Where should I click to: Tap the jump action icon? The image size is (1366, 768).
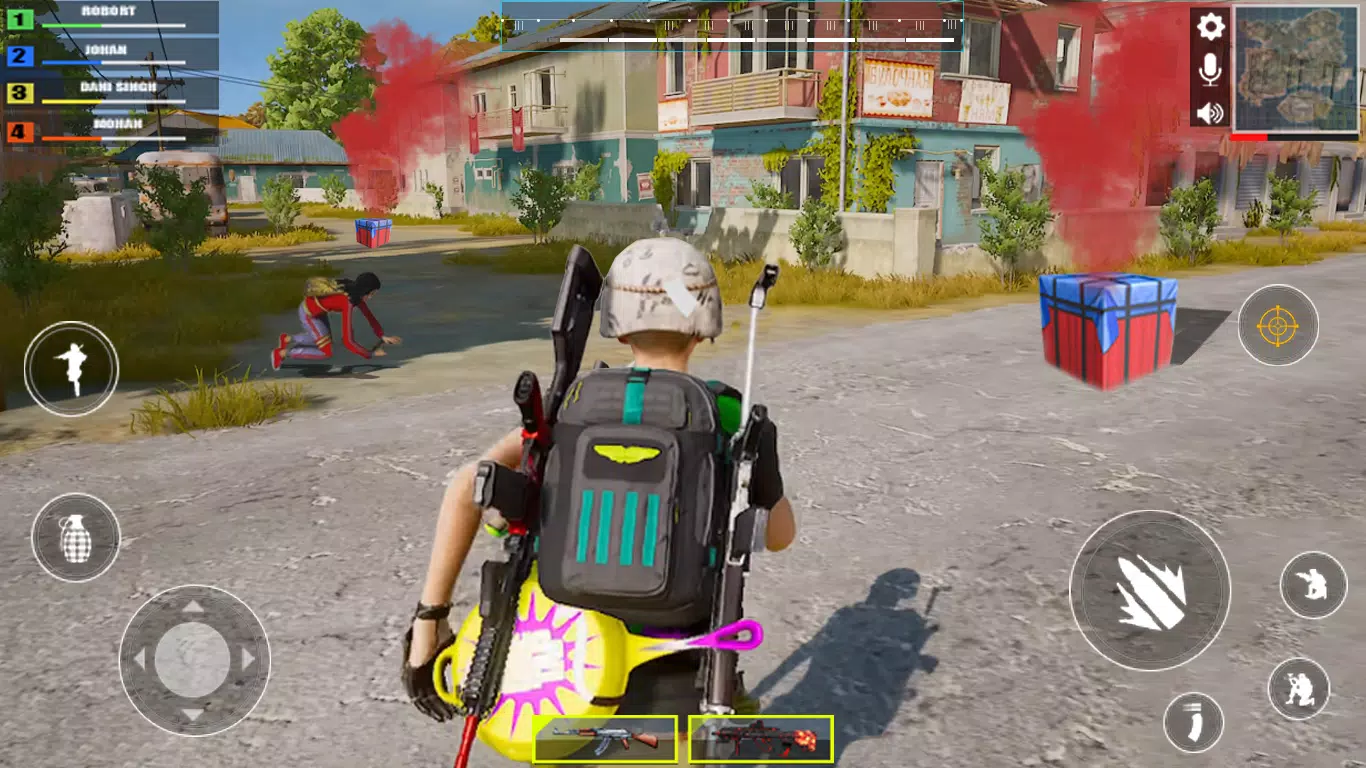tap(74, 369)
